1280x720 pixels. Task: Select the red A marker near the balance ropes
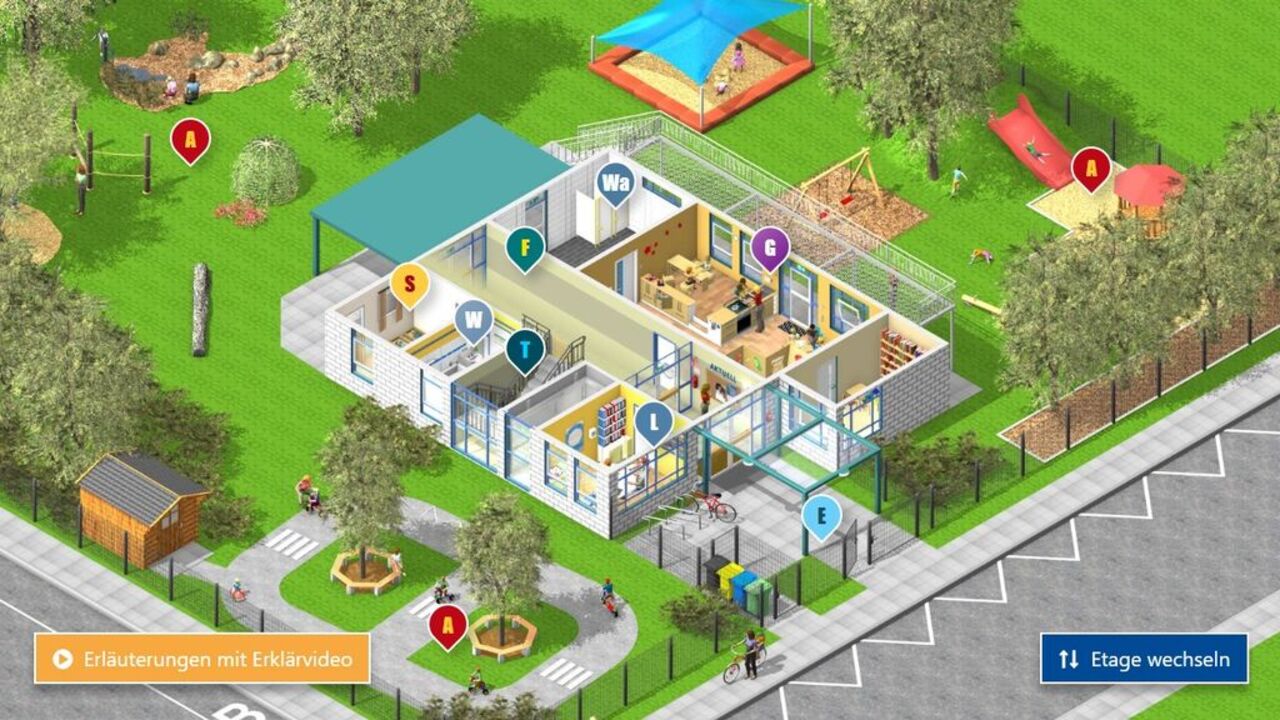190,138
